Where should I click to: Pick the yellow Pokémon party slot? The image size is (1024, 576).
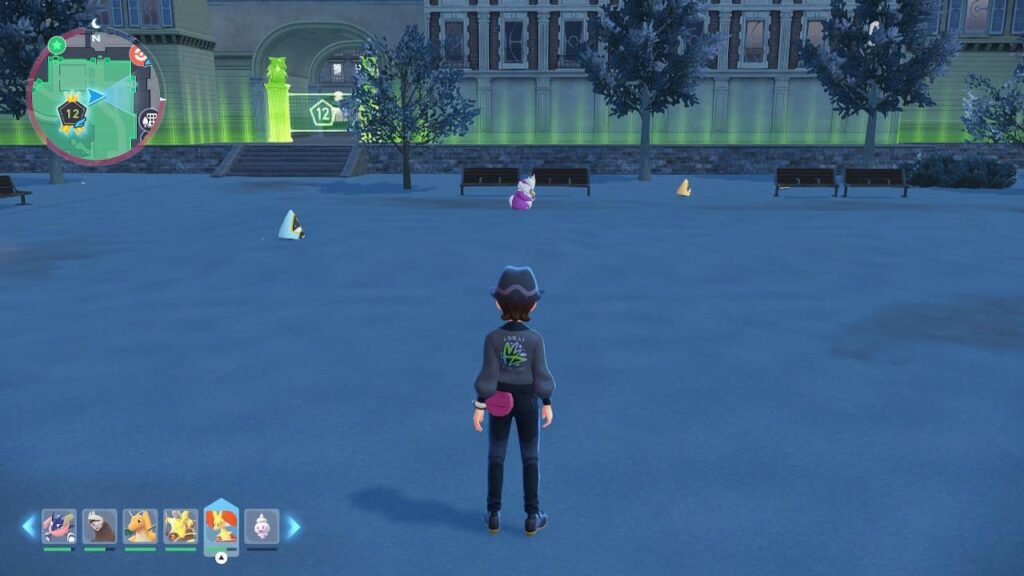[x=180, y=526]
